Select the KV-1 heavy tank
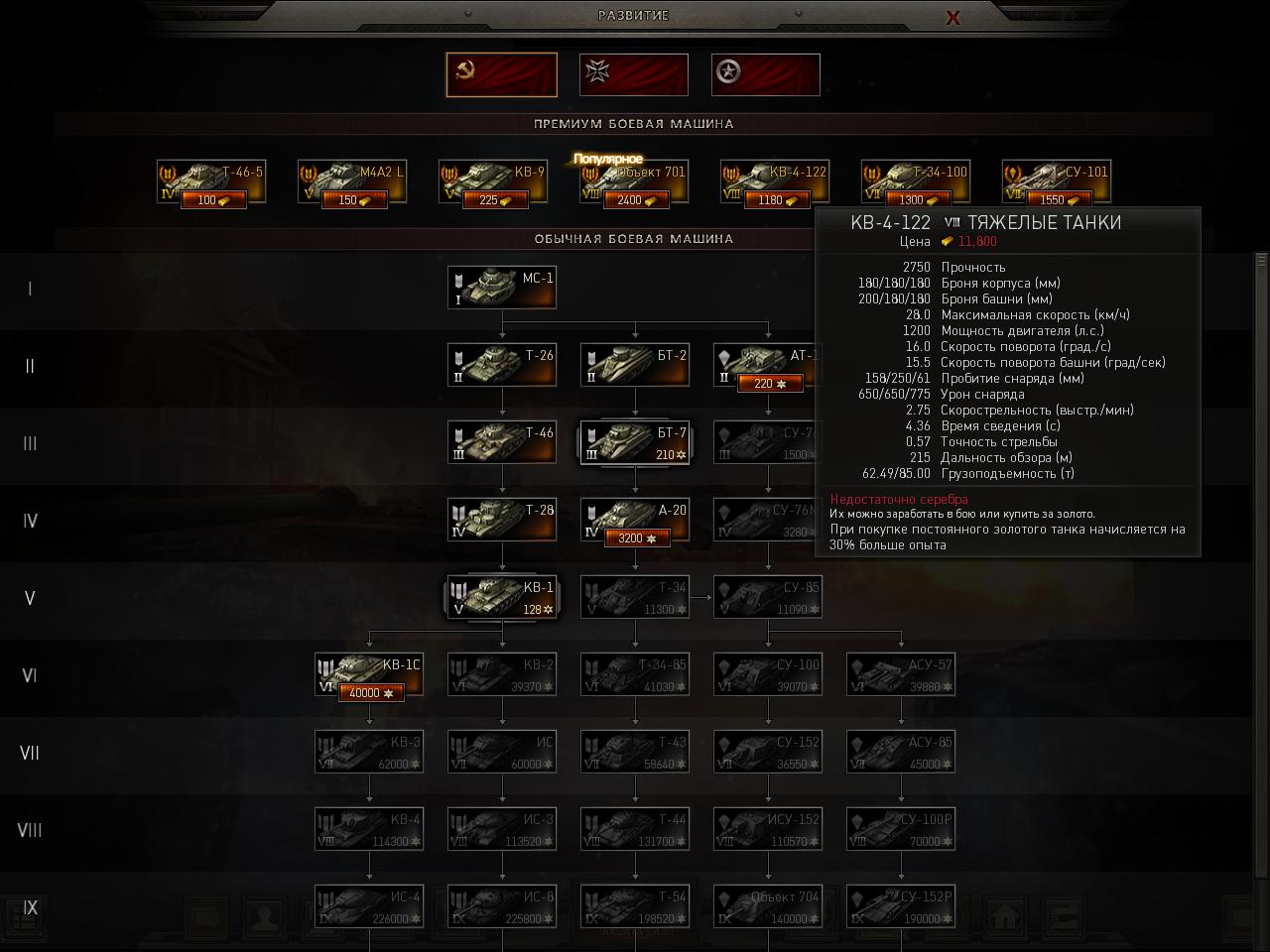 (501, 597)
